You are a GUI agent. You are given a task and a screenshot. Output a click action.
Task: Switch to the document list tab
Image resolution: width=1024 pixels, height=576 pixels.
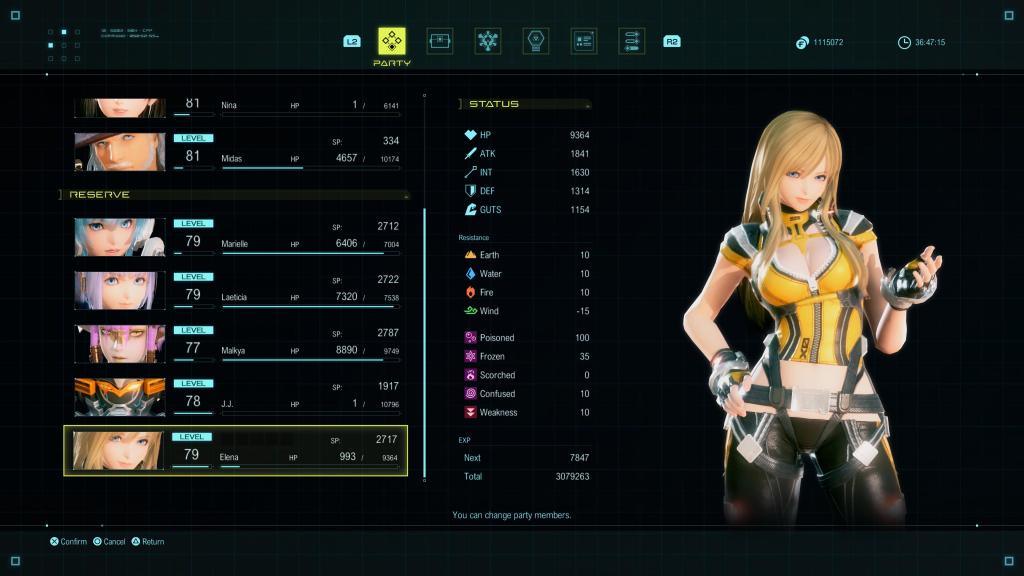point(584,41)
